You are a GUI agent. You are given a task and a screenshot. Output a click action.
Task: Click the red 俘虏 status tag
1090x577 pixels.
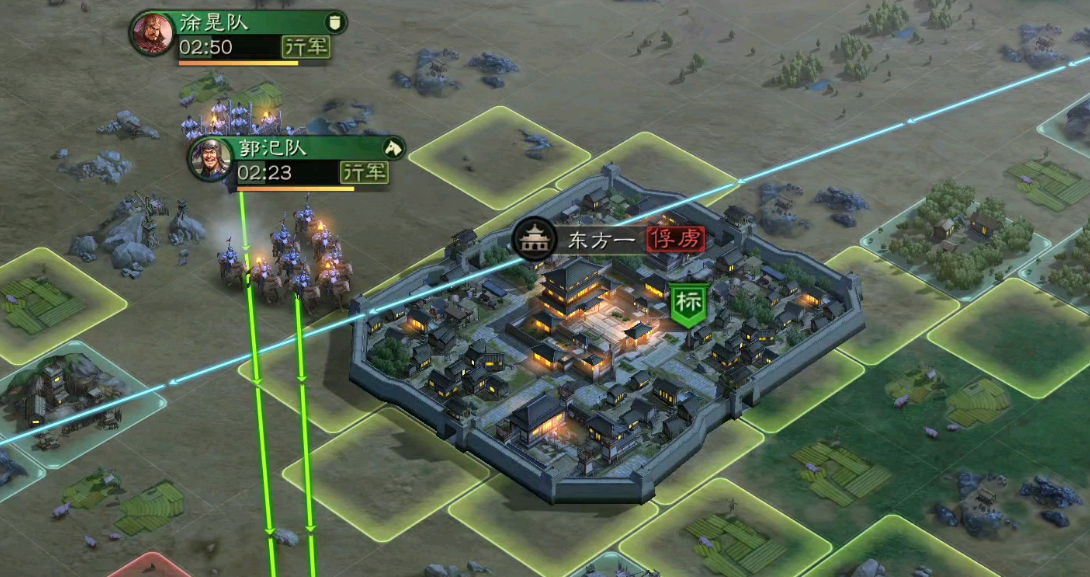676,239
